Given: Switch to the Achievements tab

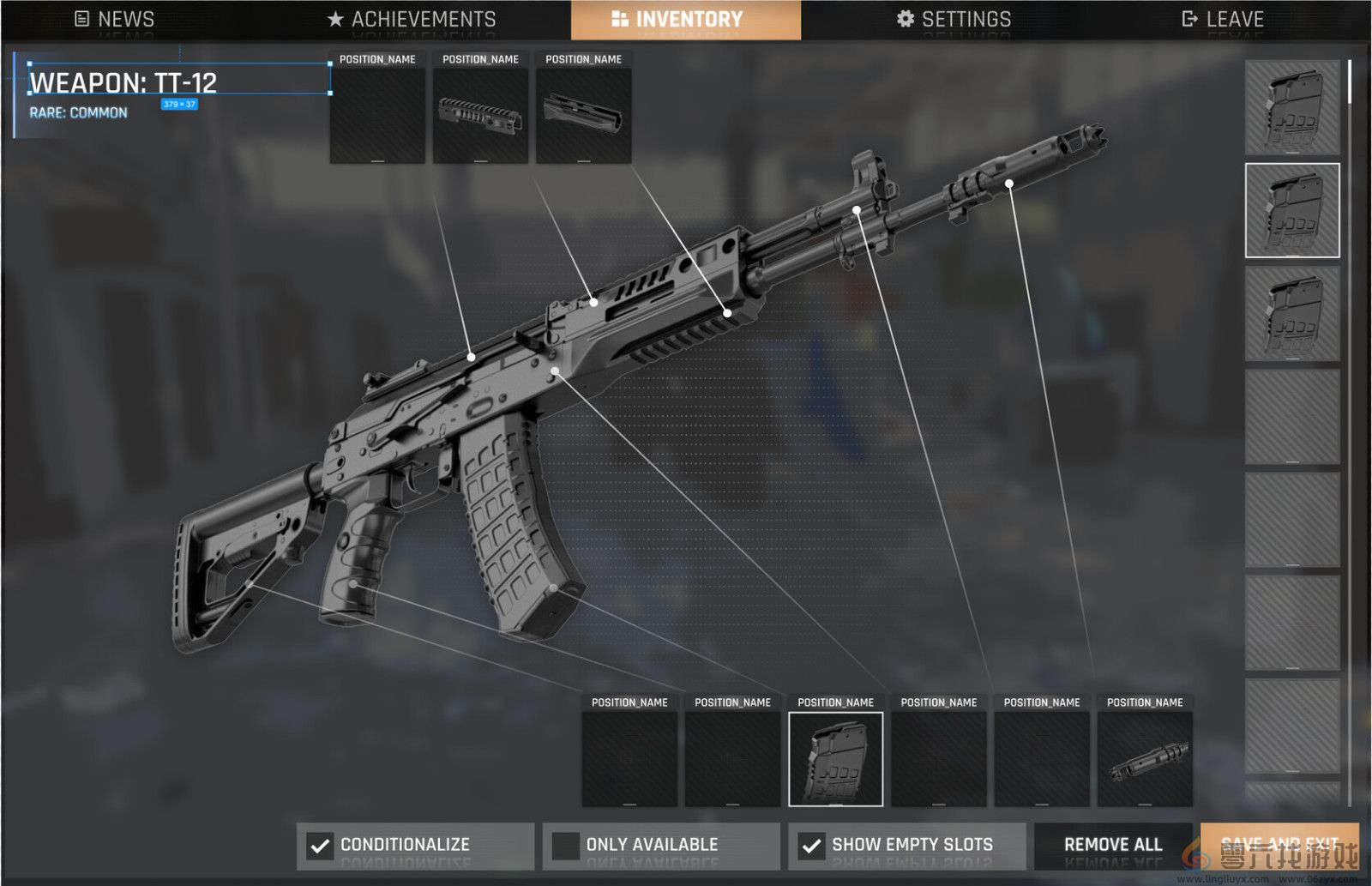Looking at the screenshot, I should pos(412,19).
